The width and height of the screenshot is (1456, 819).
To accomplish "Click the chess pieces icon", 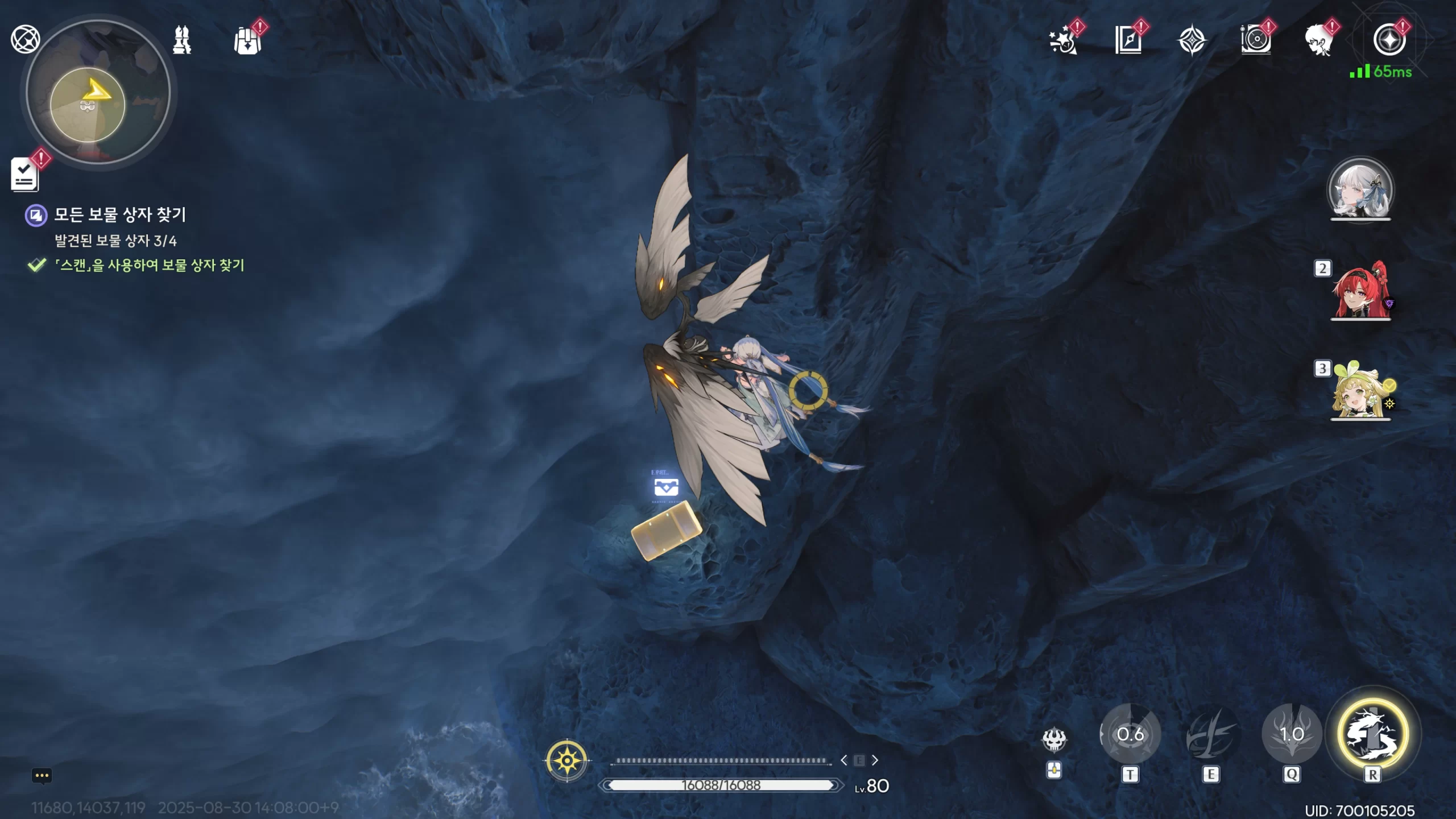I will [x=182, y=40].
